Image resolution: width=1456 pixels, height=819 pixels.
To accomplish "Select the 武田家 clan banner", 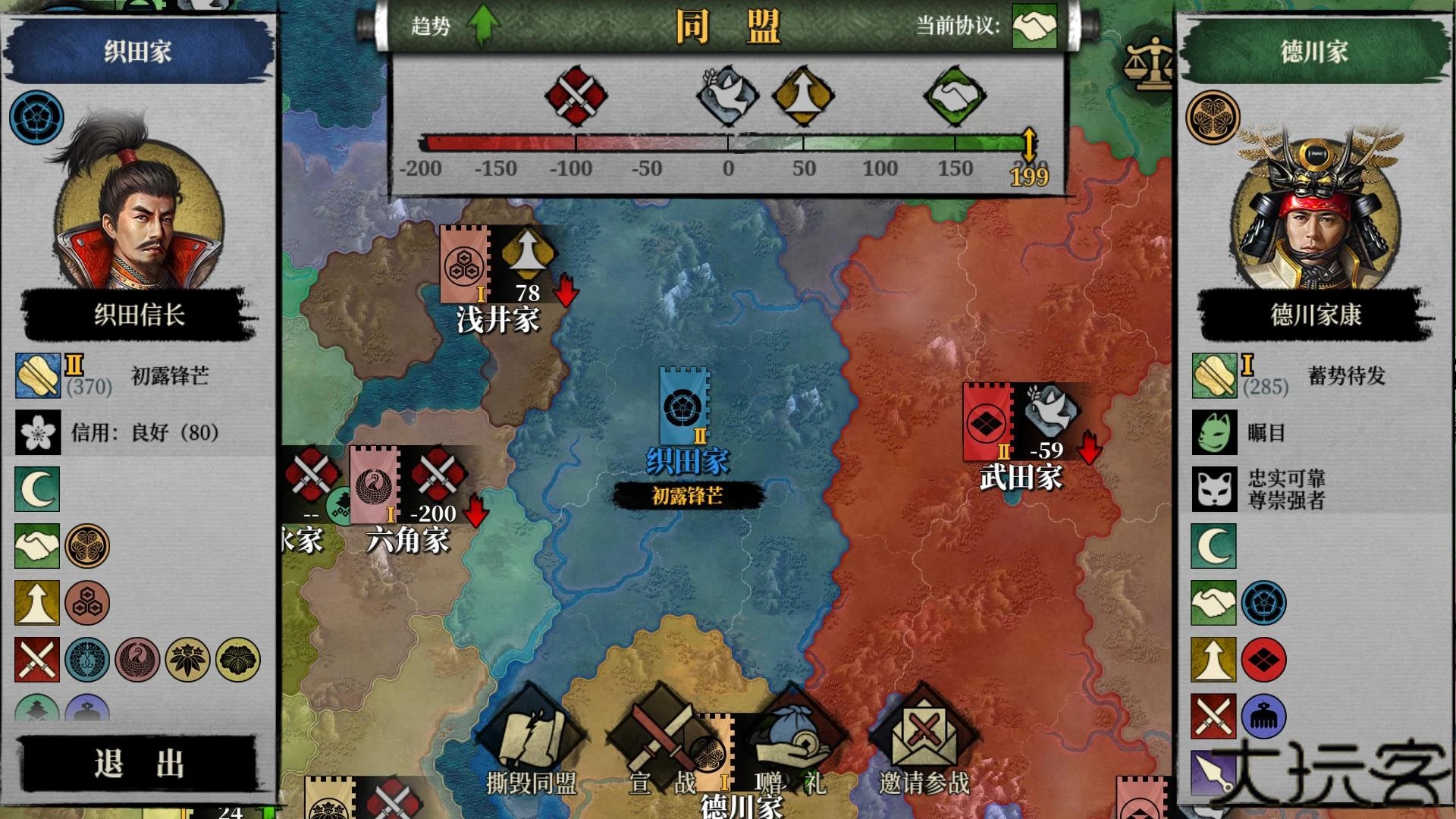I will click(x=987, y=422).
